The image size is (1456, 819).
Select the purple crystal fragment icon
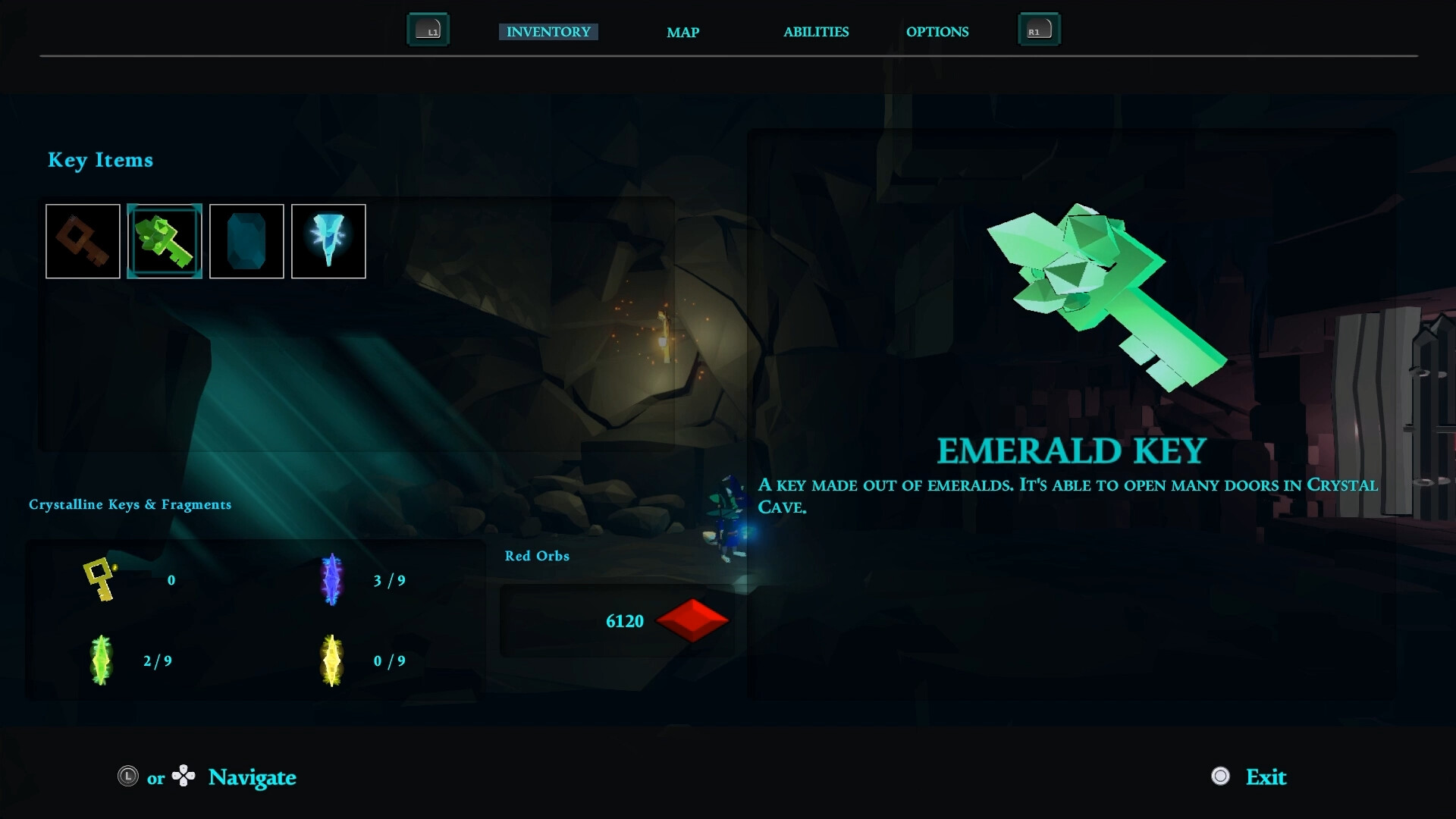click(x=331, y=580)
